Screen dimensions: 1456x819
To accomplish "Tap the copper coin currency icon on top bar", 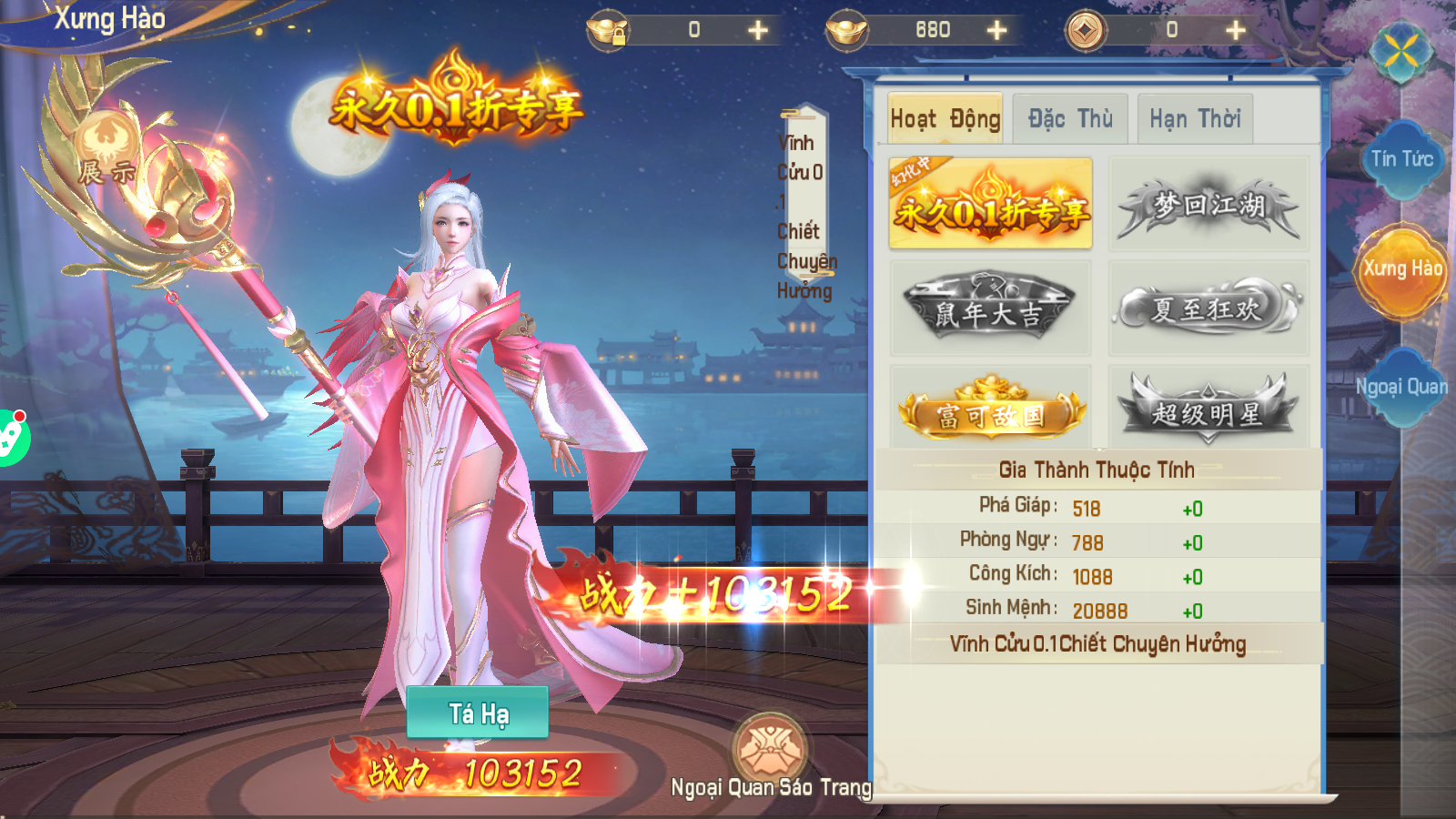I will point(1083,30).
